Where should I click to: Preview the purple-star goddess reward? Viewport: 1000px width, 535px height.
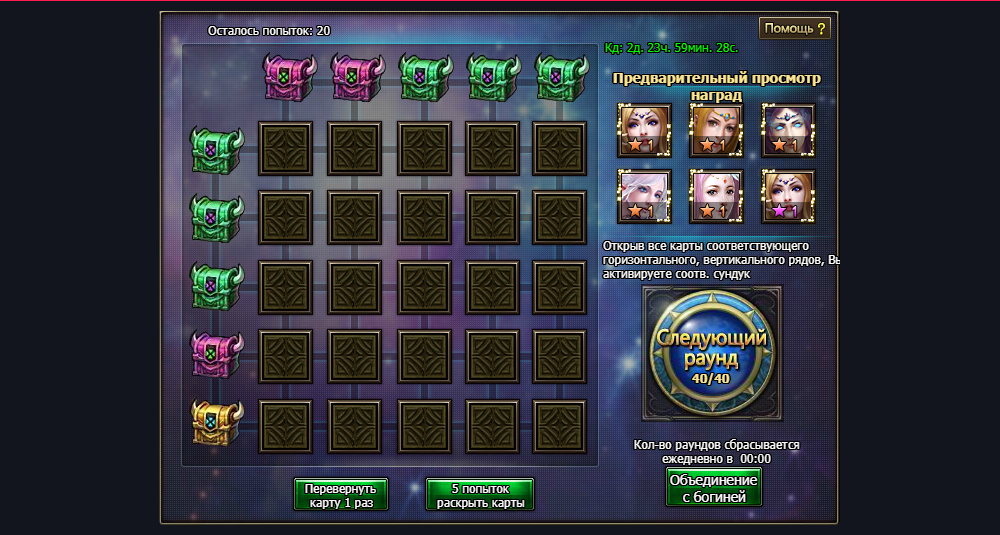tap(788, 196)
